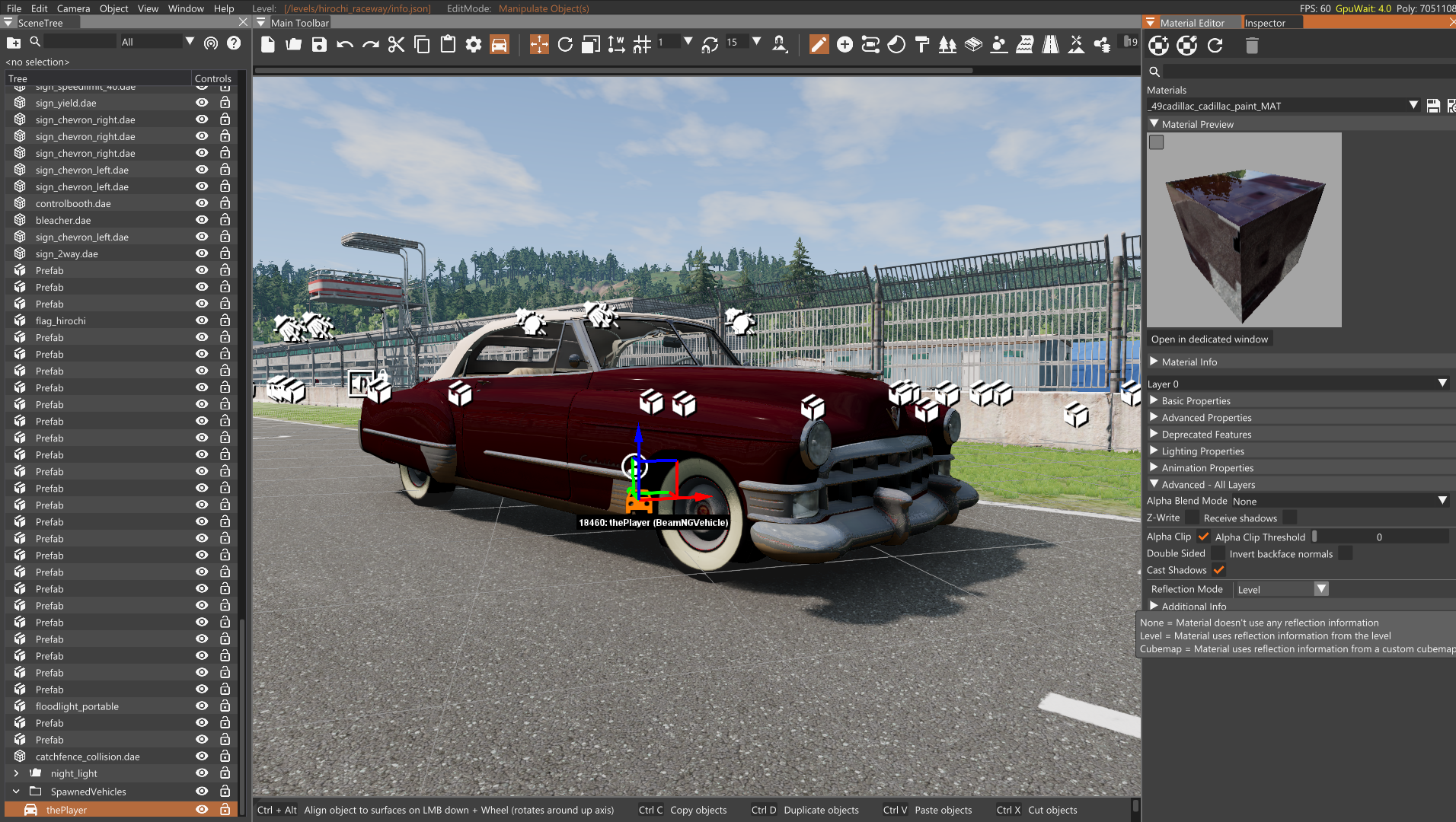Expand the night_light folder

pos(16,773)
